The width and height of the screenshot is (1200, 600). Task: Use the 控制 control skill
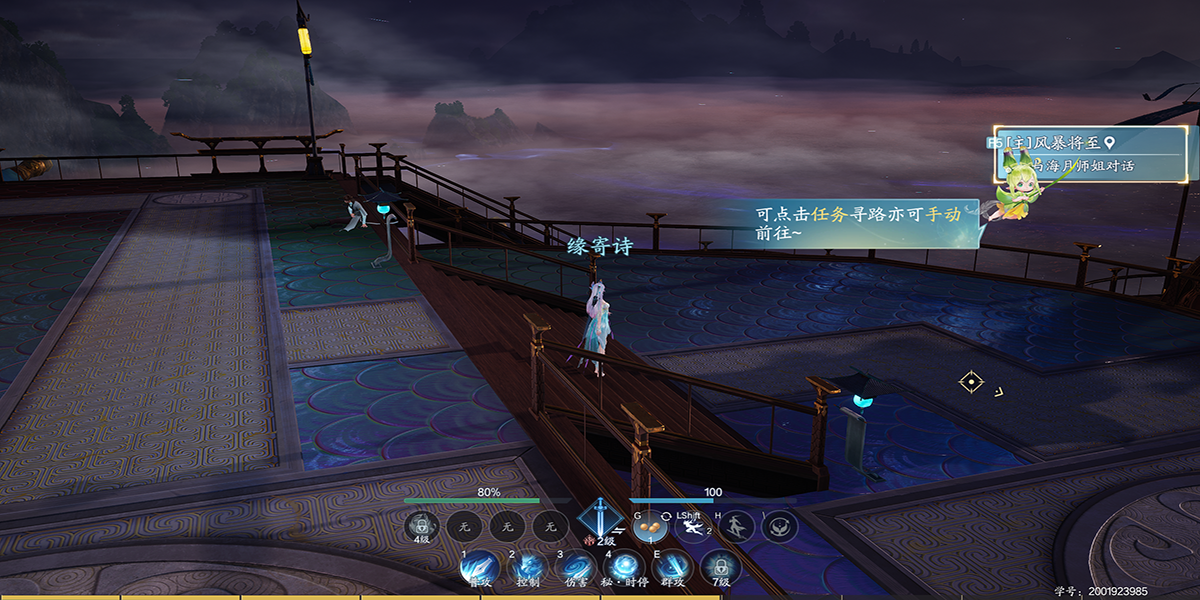tap(527, 567)
